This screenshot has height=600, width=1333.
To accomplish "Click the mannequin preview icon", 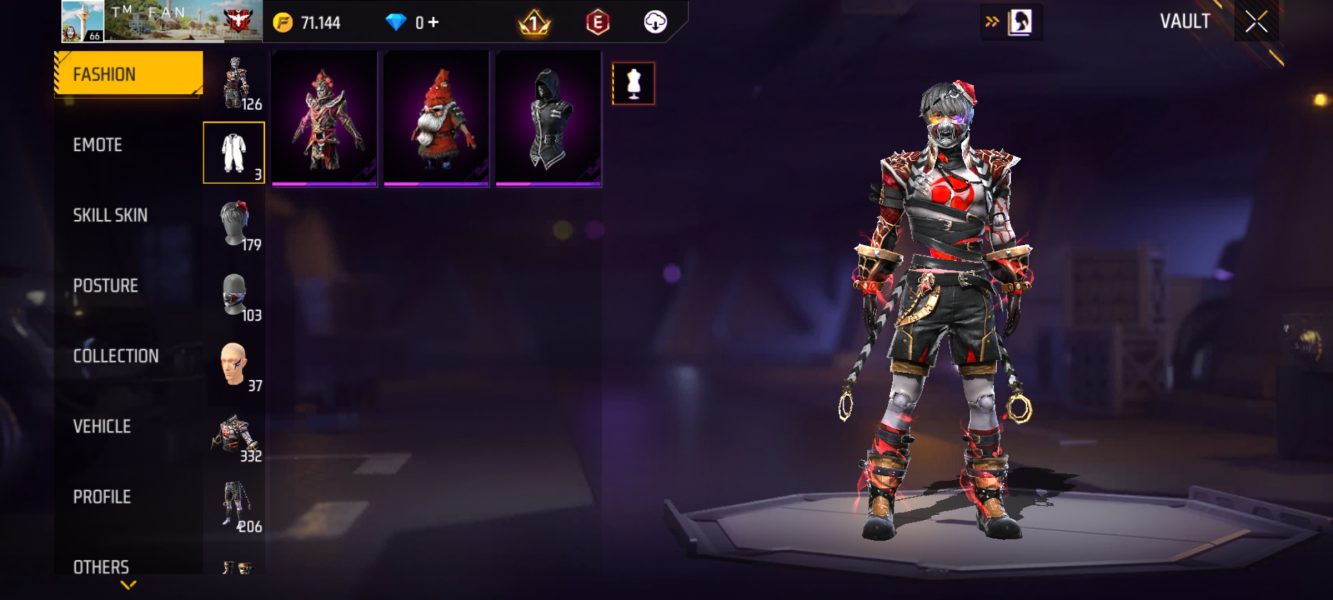I will (x=633, y=84).
